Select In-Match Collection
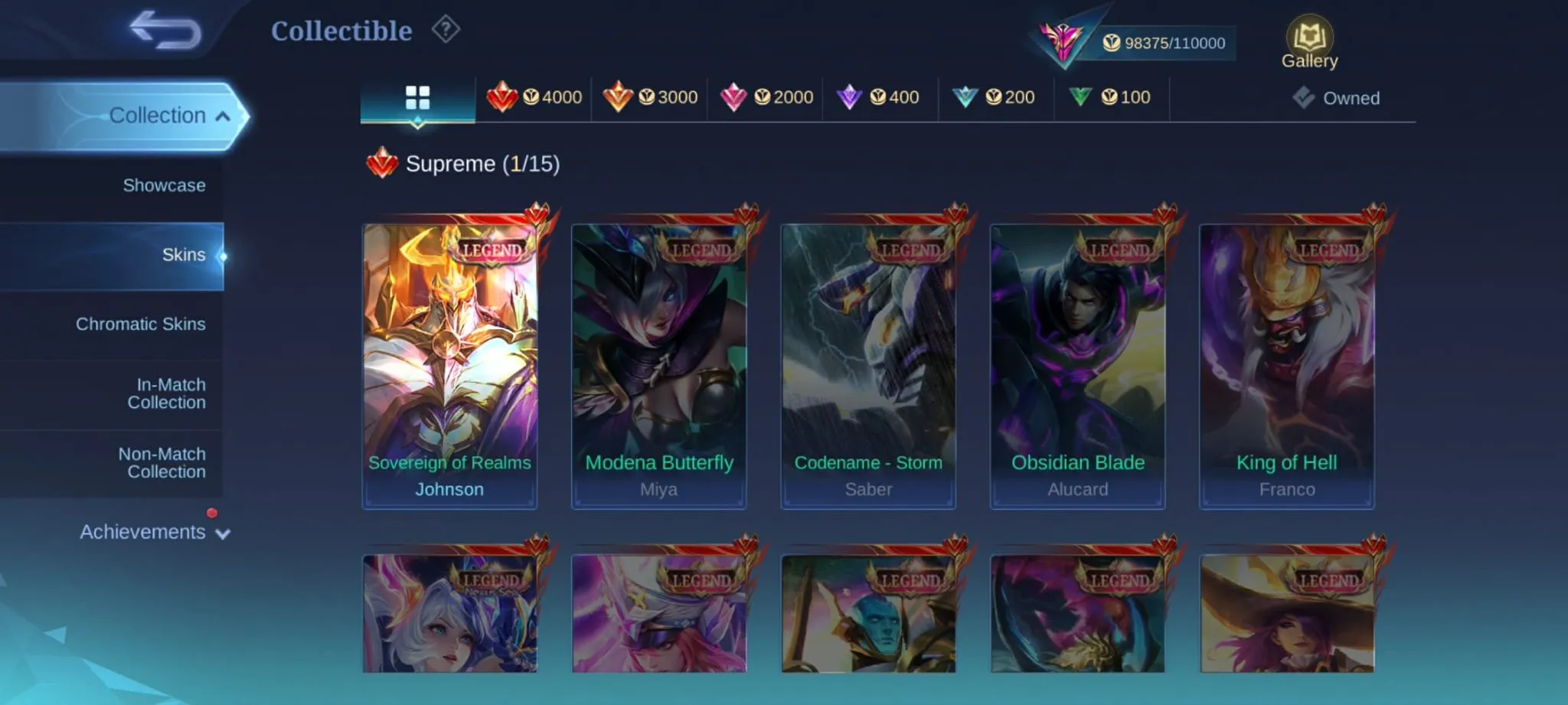 [x=165, y=393]
